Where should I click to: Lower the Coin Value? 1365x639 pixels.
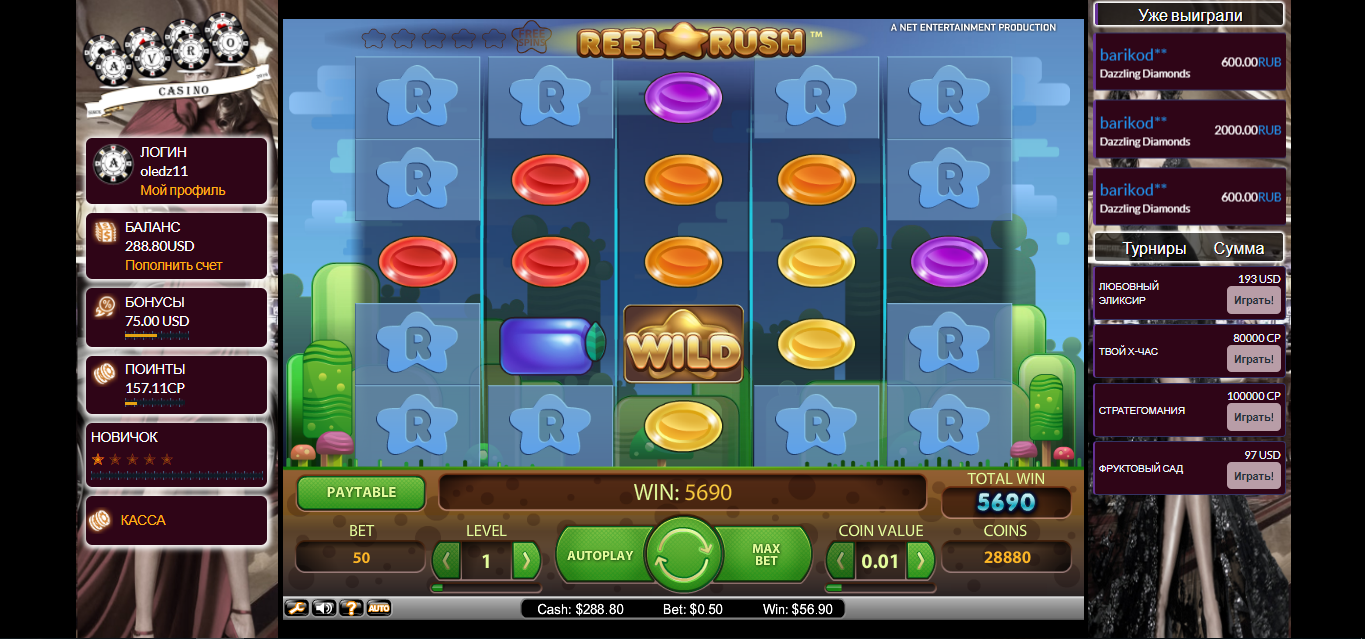pos(842,560)
